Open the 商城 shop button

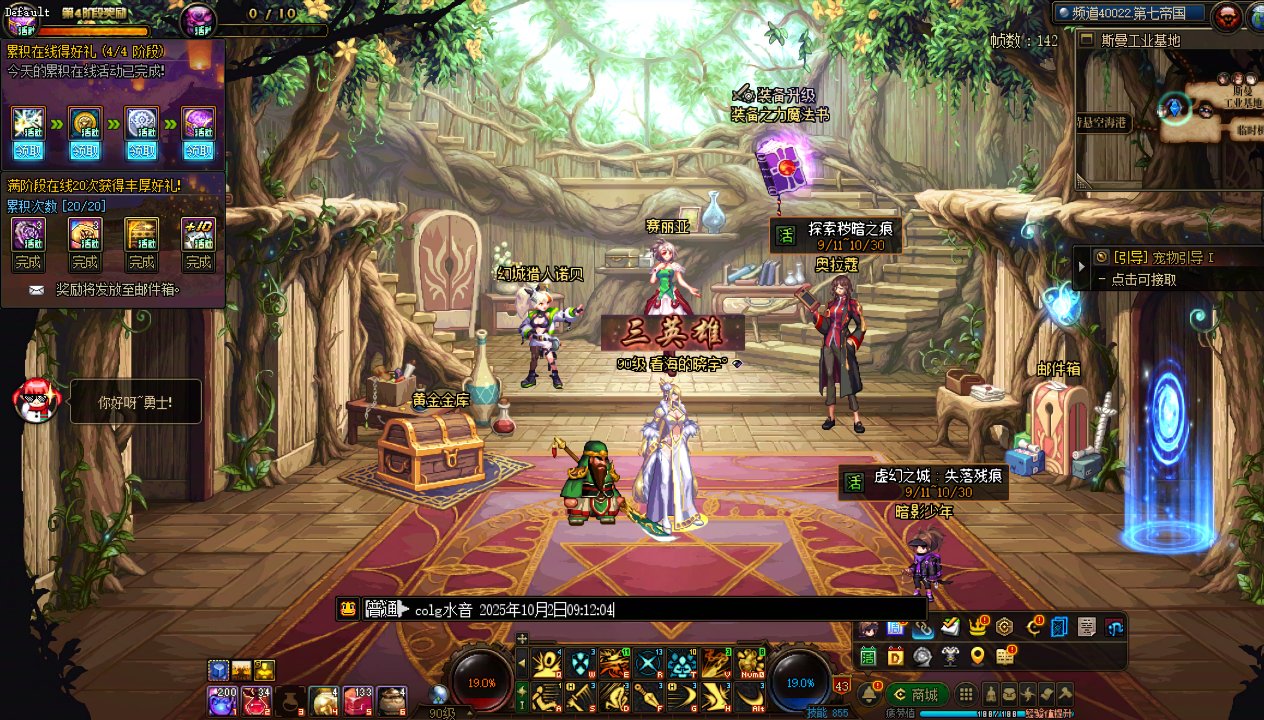917,694
